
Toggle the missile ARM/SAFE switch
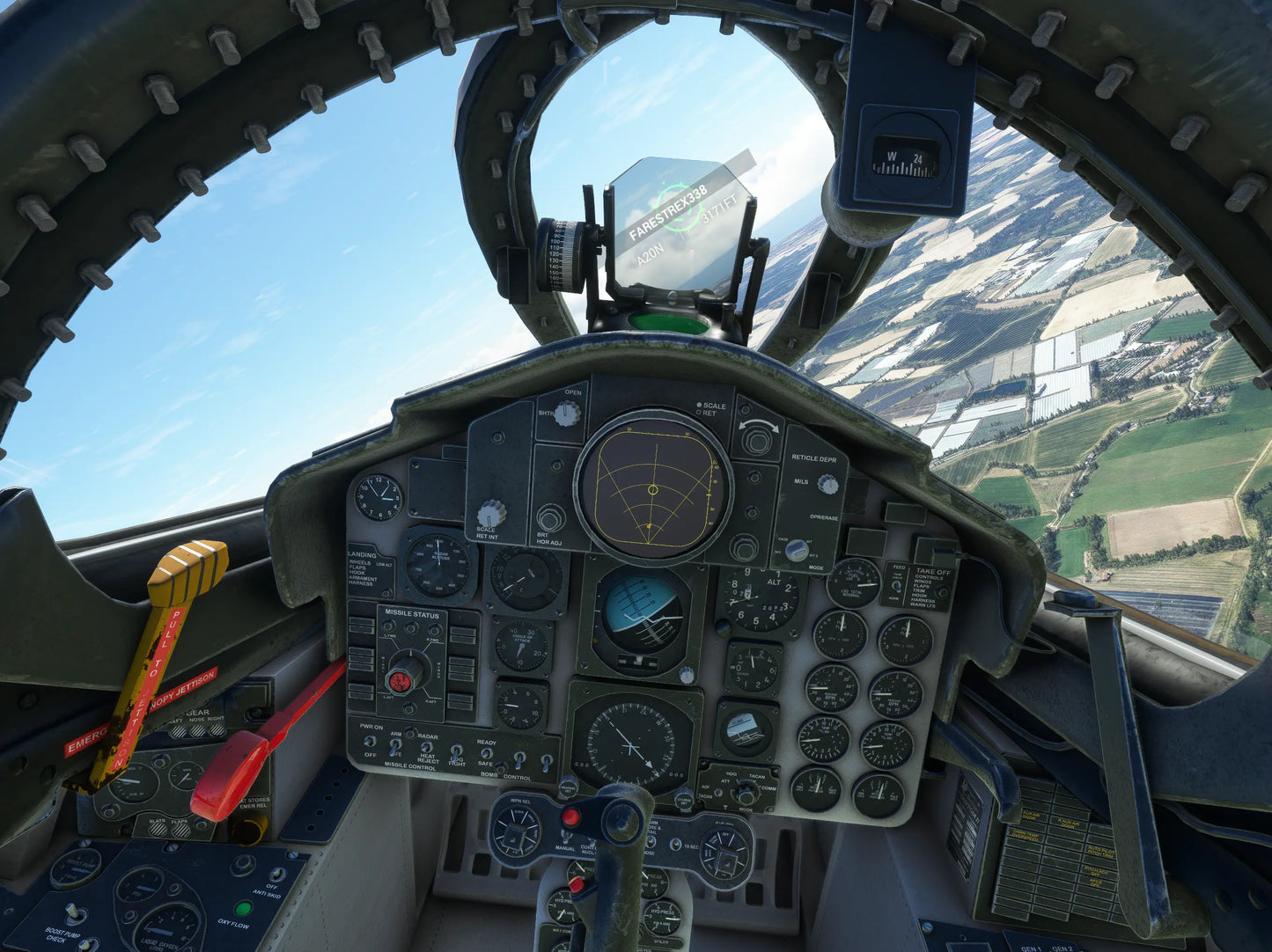click(x=397, y=745)
